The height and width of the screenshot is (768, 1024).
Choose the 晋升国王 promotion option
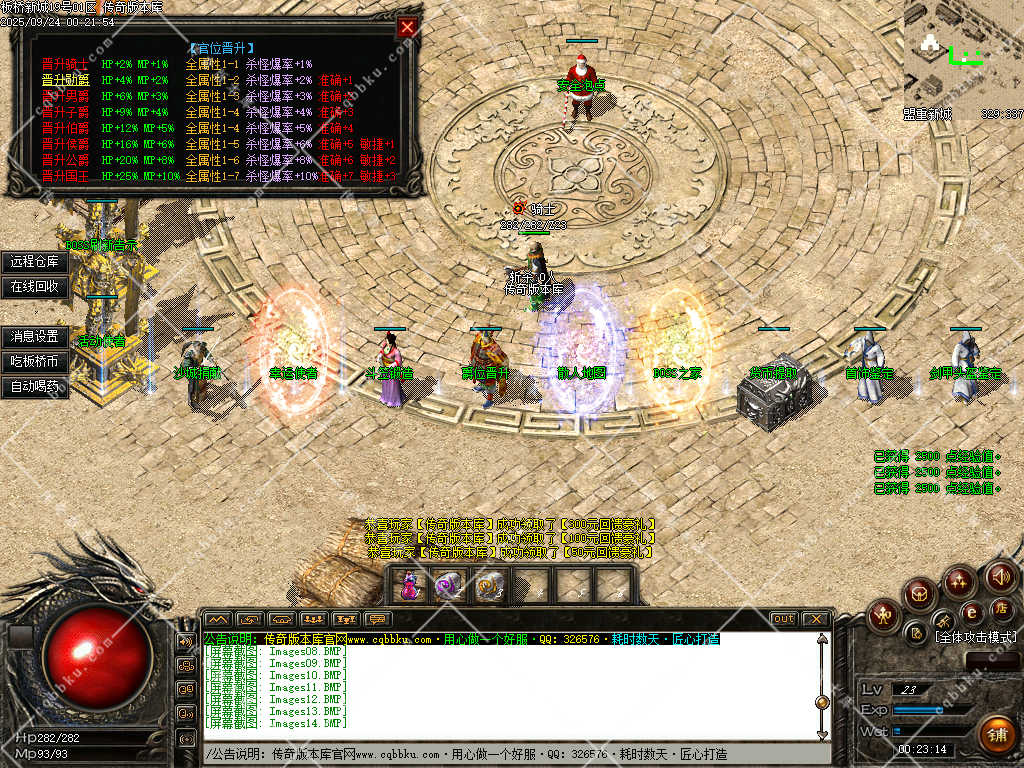pyautogui.click(x=65, y=176)
